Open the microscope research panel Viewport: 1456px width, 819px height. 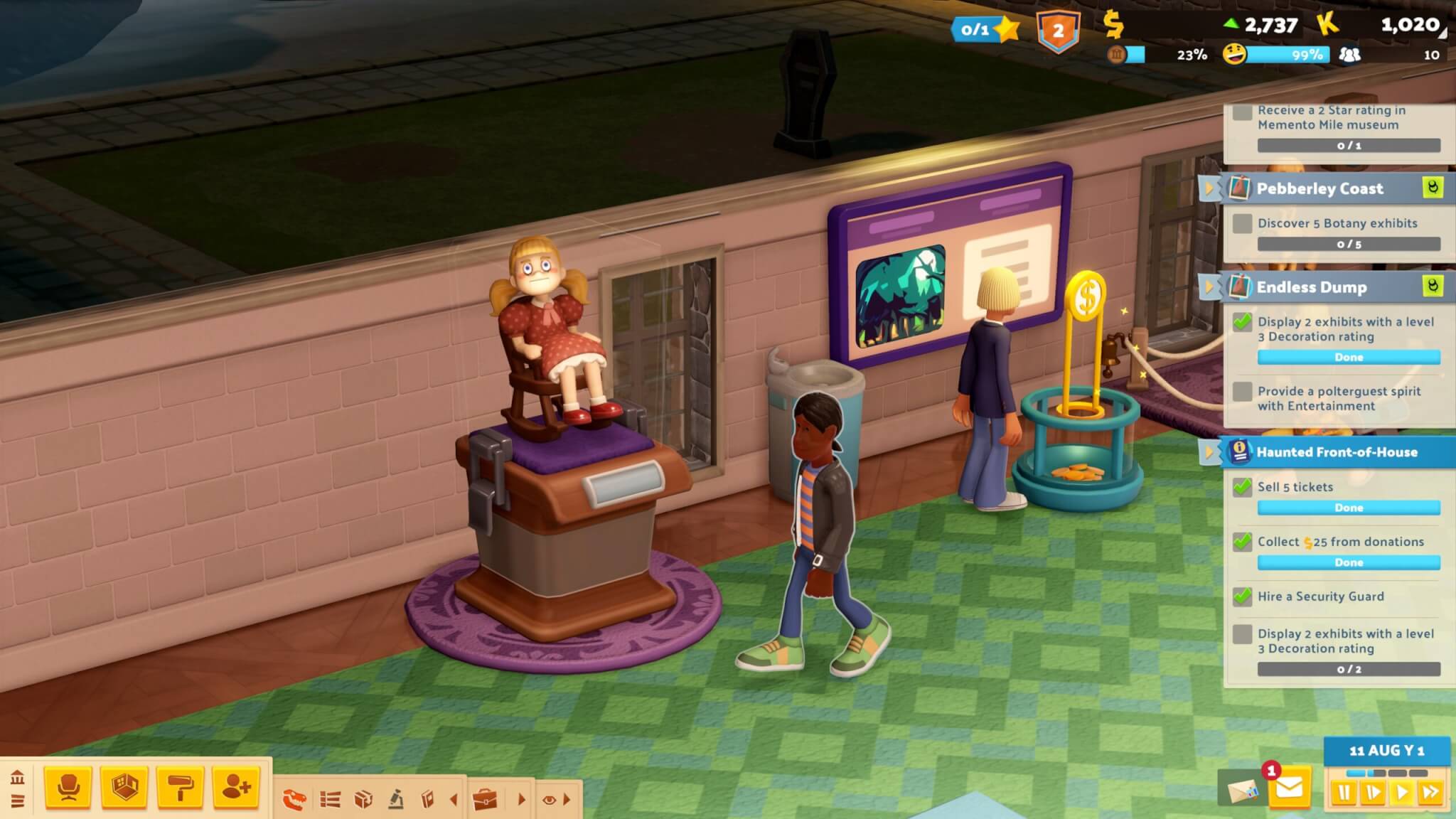(396, 800)
